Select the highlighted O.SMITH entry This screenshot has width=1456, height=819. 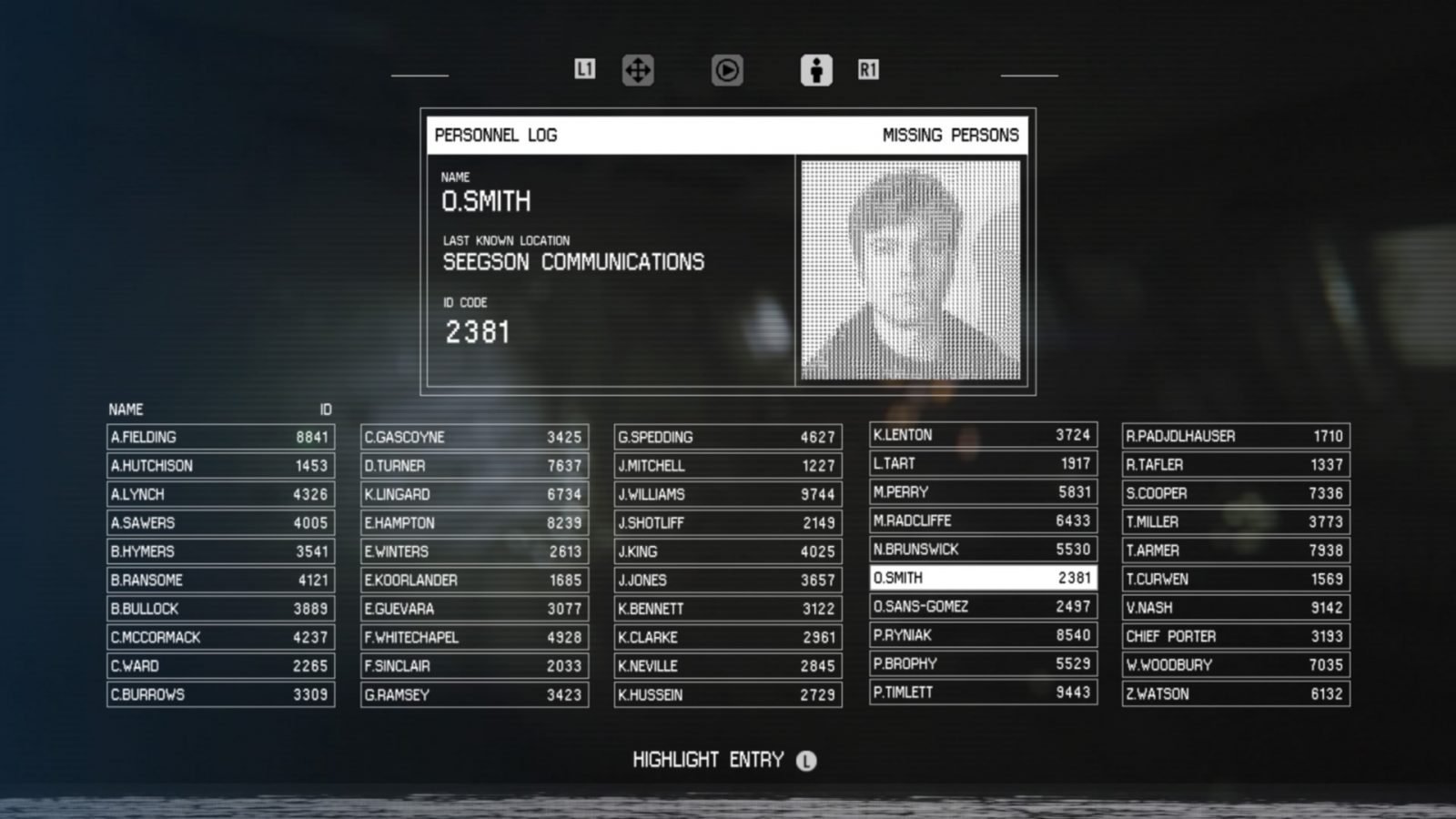[x=983, y=578]
